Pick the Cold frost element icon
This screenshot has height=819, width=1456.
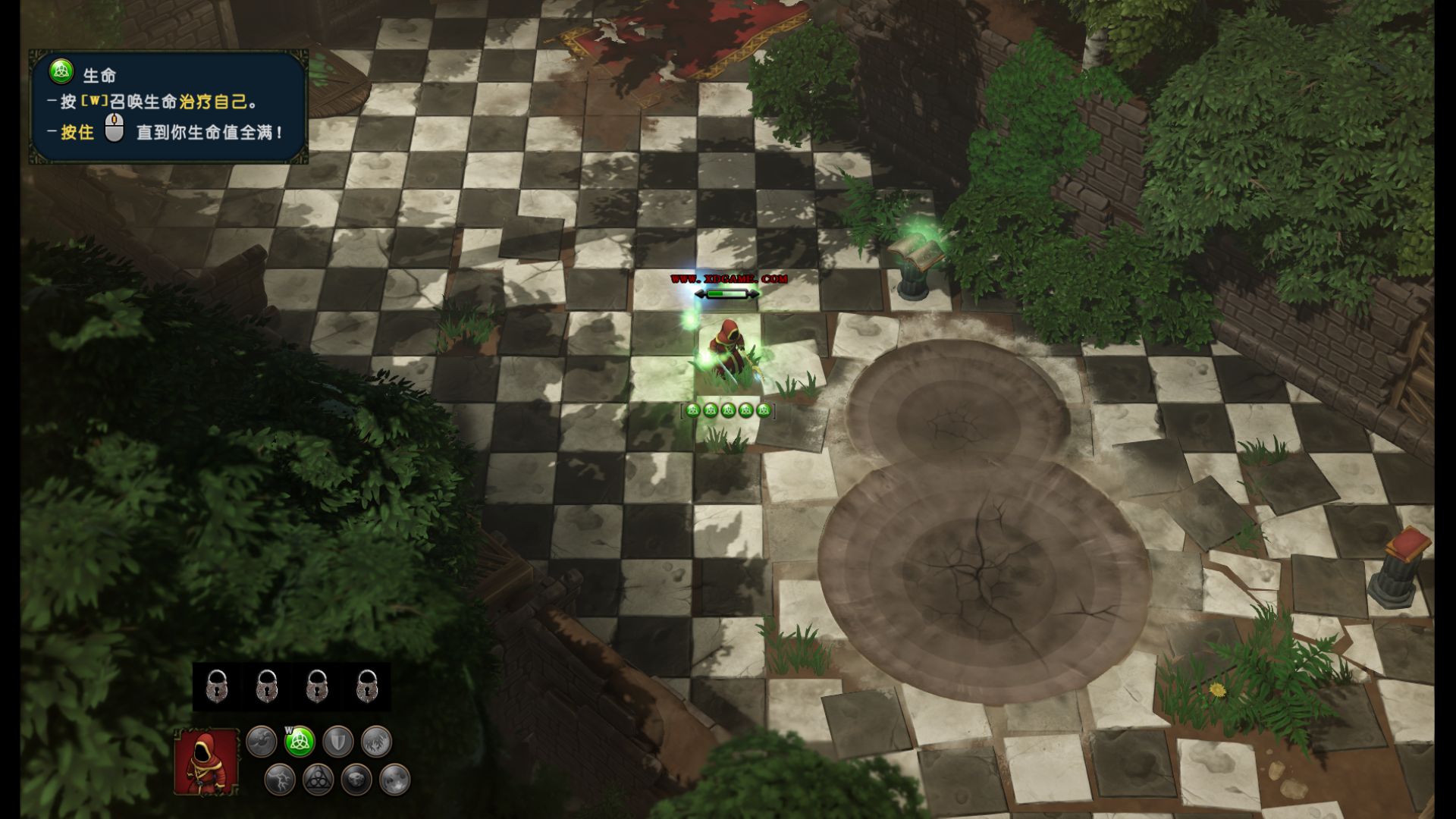click(376, 741)
